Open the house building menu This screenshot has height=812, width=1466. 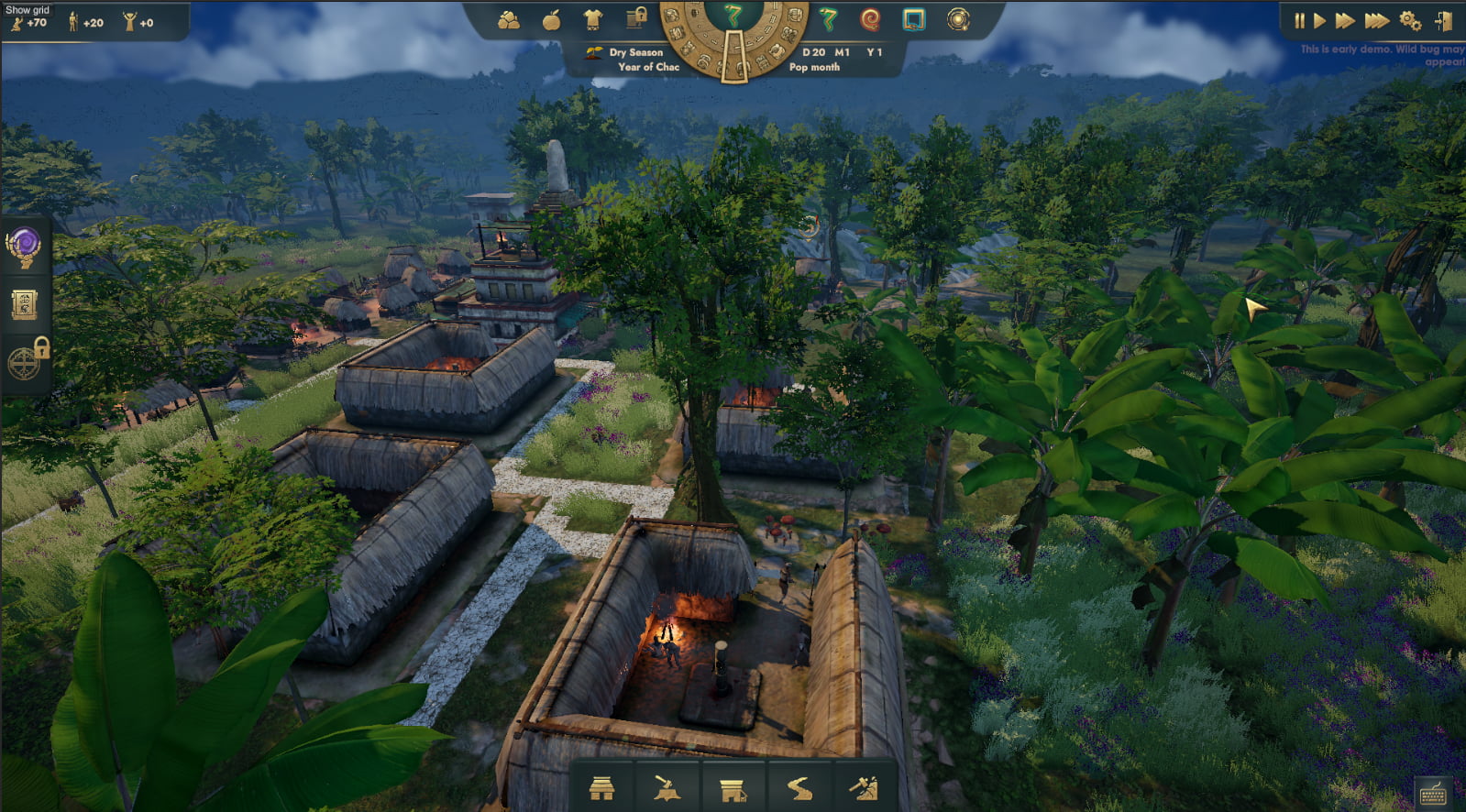click(x=601, y=788)
